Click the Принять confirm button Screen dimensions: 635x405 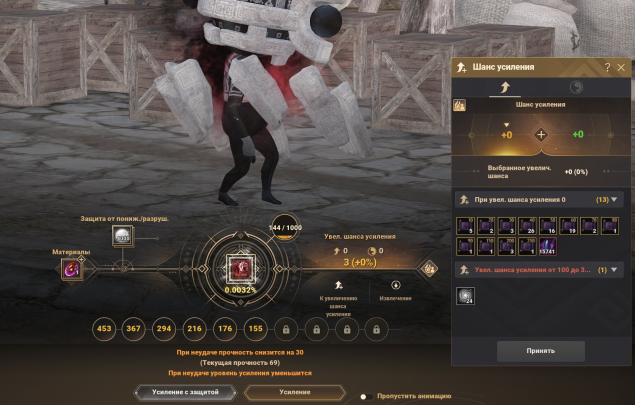[541, 351]
